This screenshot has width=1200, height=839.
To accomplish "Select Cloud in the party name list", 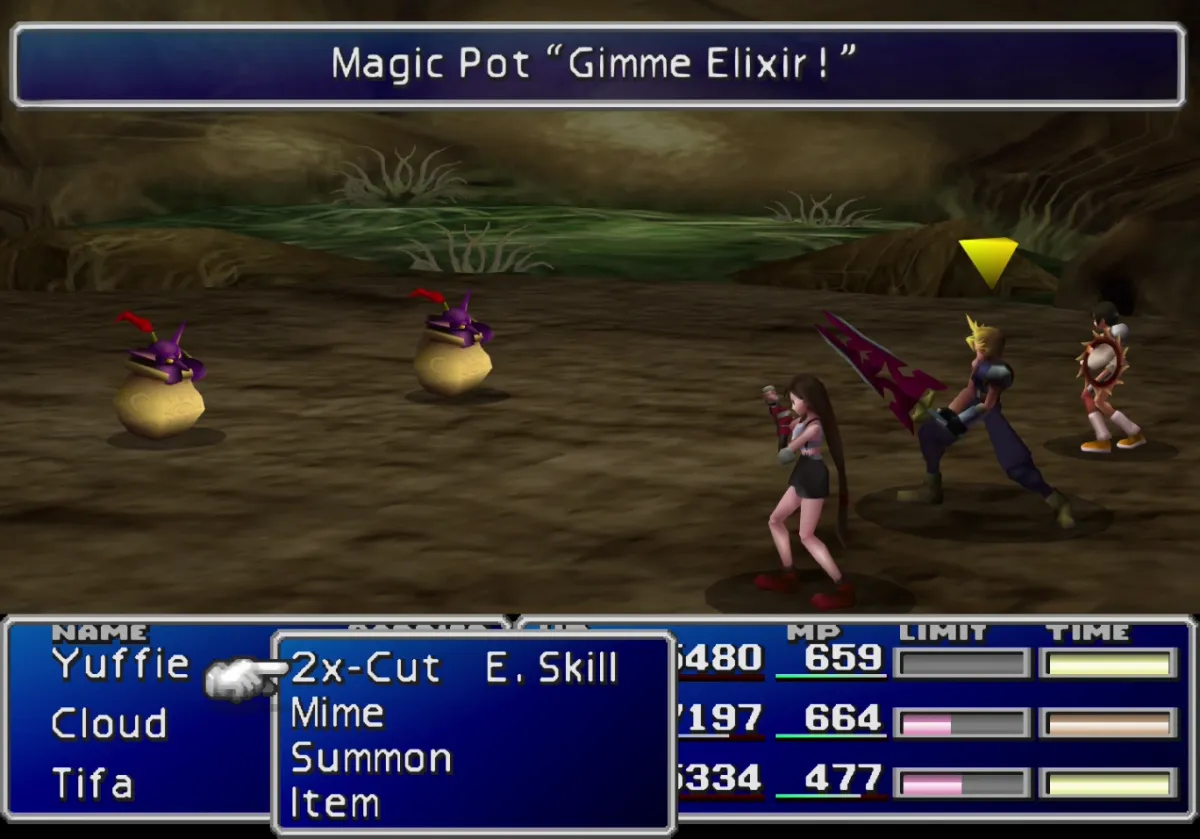I will pos(109,723).
